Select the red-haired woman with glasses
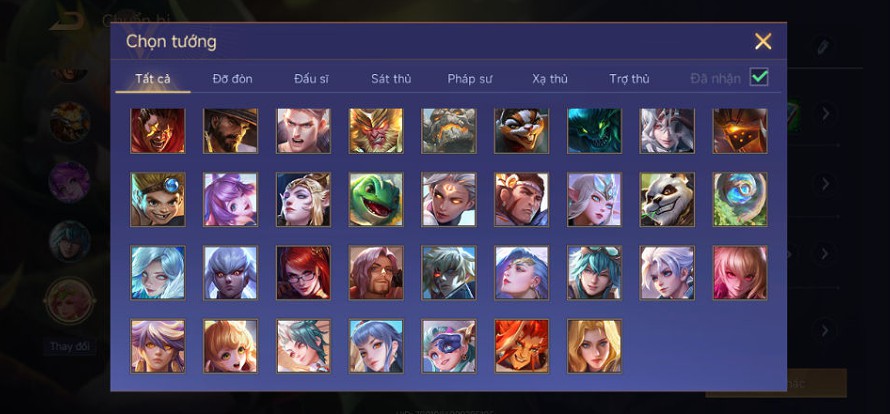This screenshot has height=414, width=890. [303, 273]
